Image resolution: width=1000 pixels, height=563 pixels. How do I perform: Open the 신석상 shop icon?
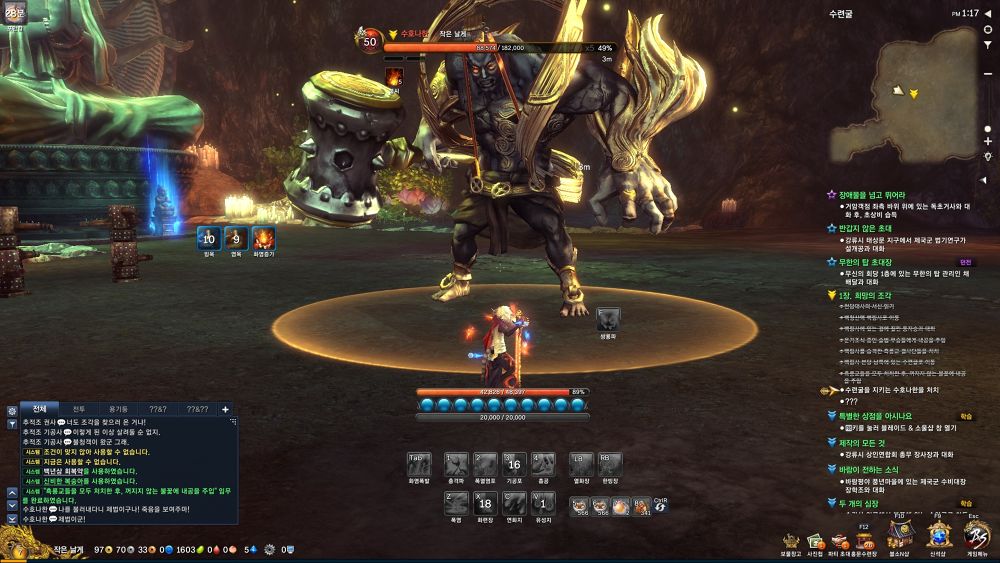pos(938,536)
